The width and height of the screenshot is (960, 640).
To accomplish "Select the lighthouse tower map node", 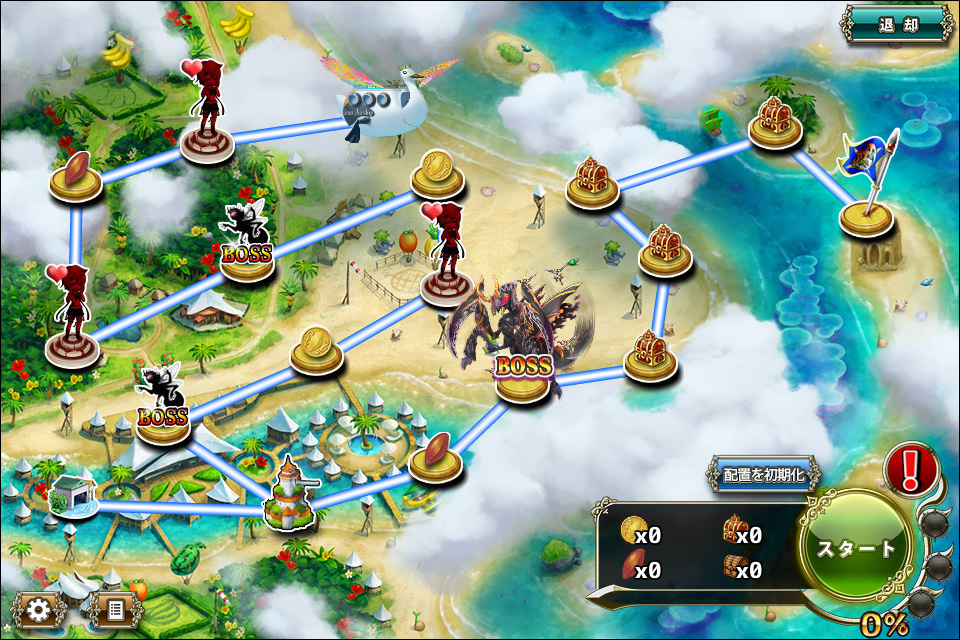I will click(x=290, y=495).
